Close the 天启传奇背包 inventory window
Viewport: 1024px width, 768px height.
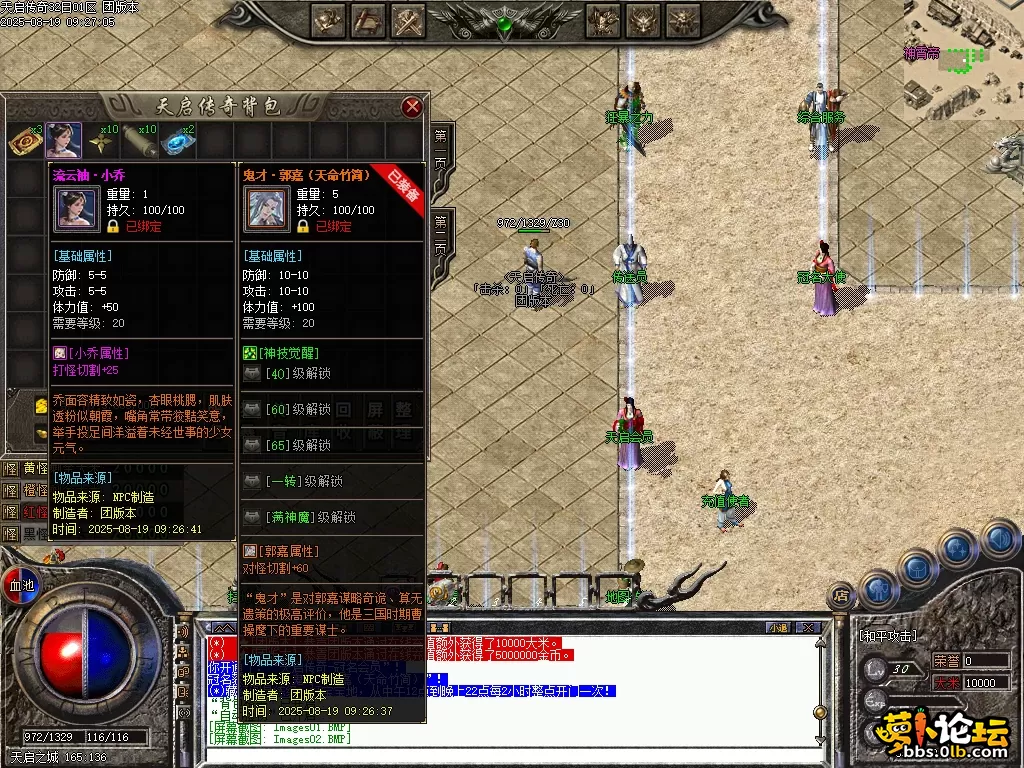(x=412, y=107)
